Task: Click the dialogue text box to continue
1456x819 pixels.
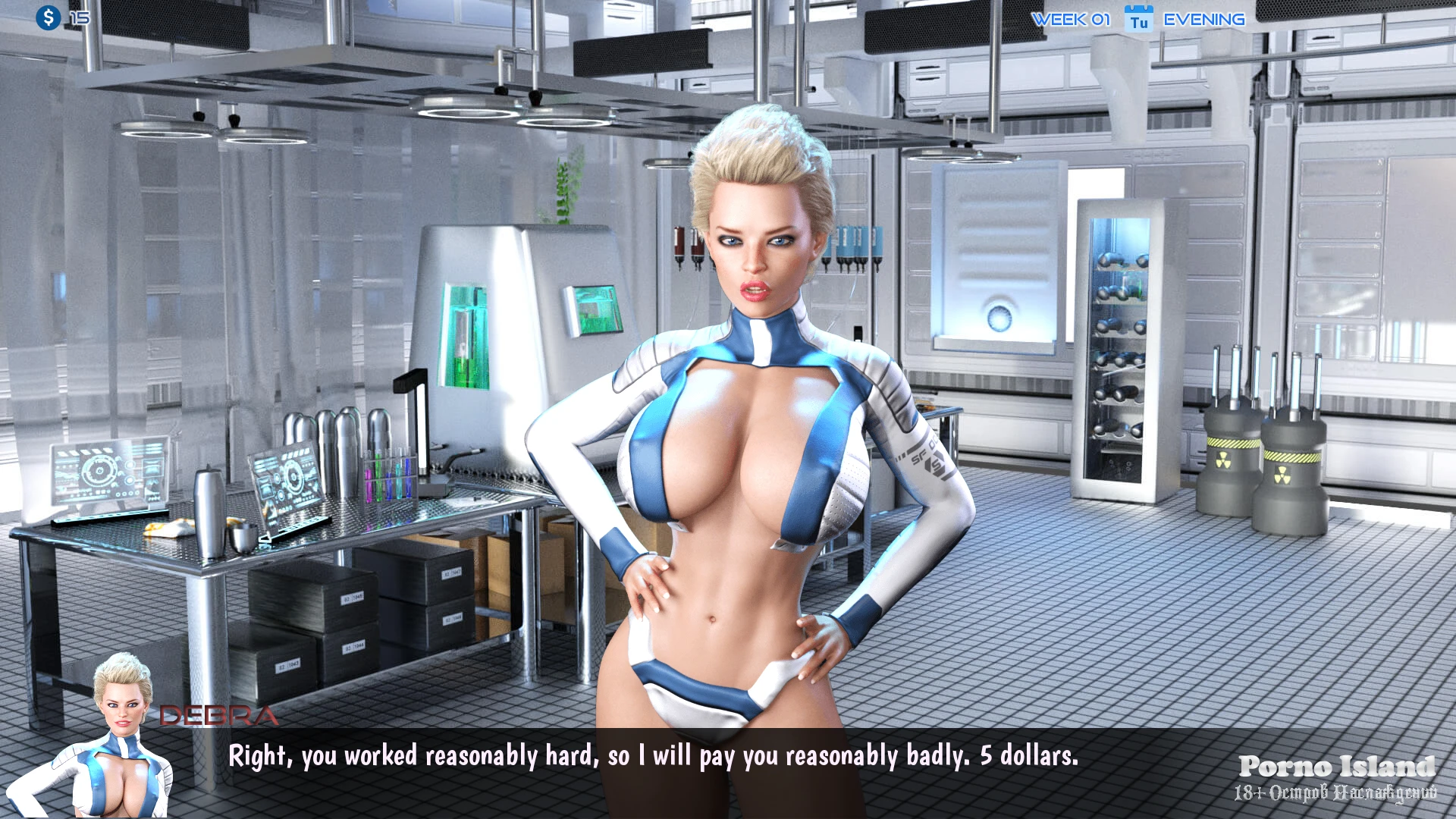Action: (x=652, y=756)
